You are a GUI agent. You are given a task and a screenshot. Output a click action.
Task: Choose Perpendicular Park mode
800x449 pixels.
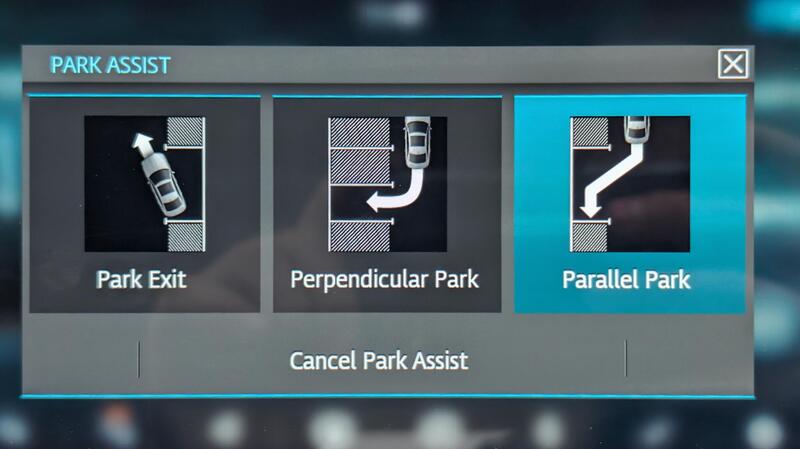tap(386, 205)
